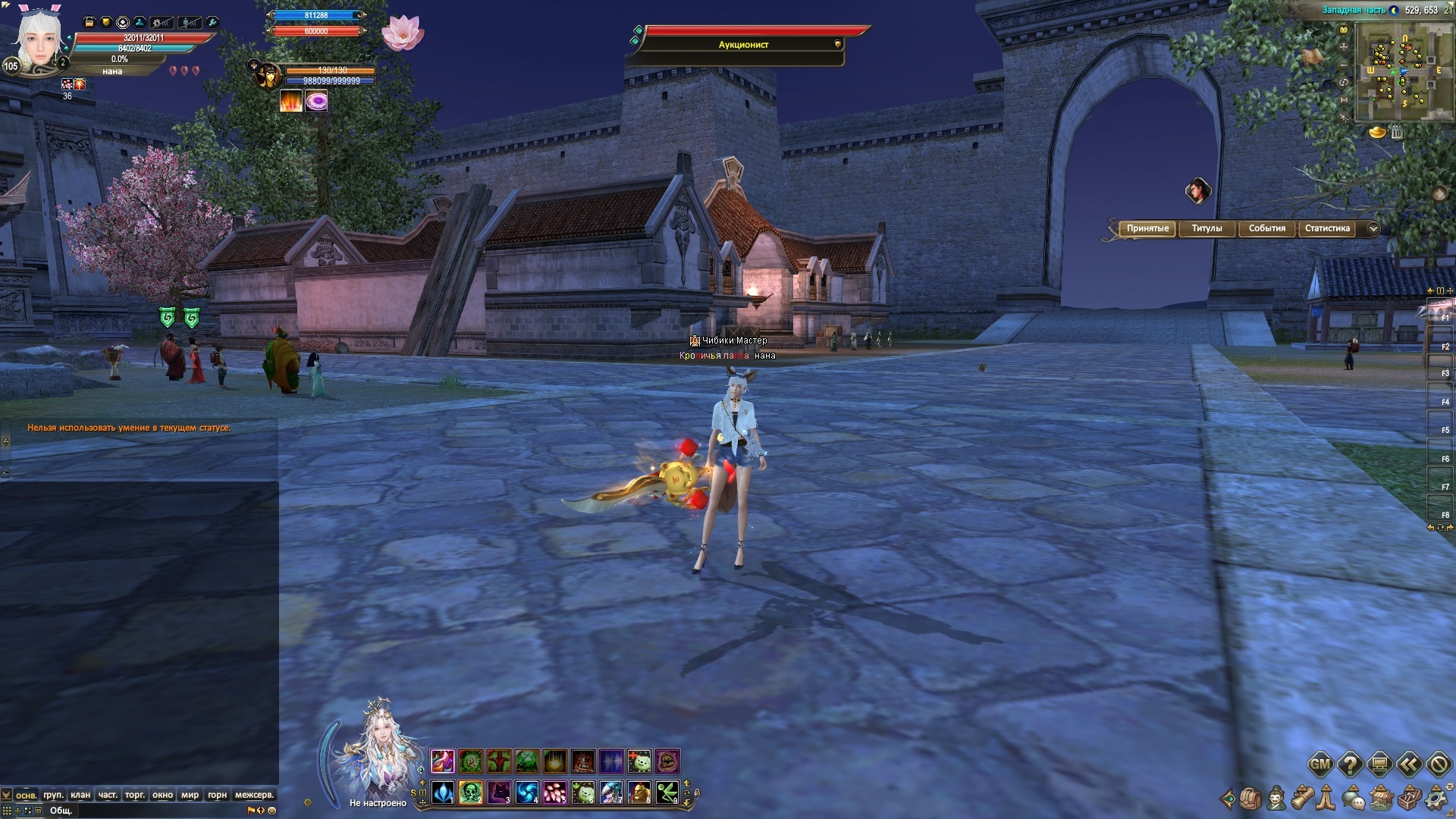Image resolution: width=1456 pixels, height=819 pixels.
Task: Open the help question mark button
Action: pyautogui.click(x=1350, y=764)
